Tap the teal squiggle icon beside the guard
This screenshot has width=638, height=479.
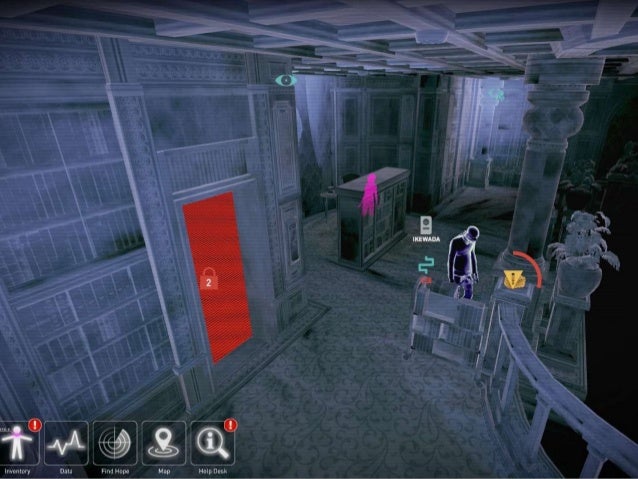pos(426,265)
